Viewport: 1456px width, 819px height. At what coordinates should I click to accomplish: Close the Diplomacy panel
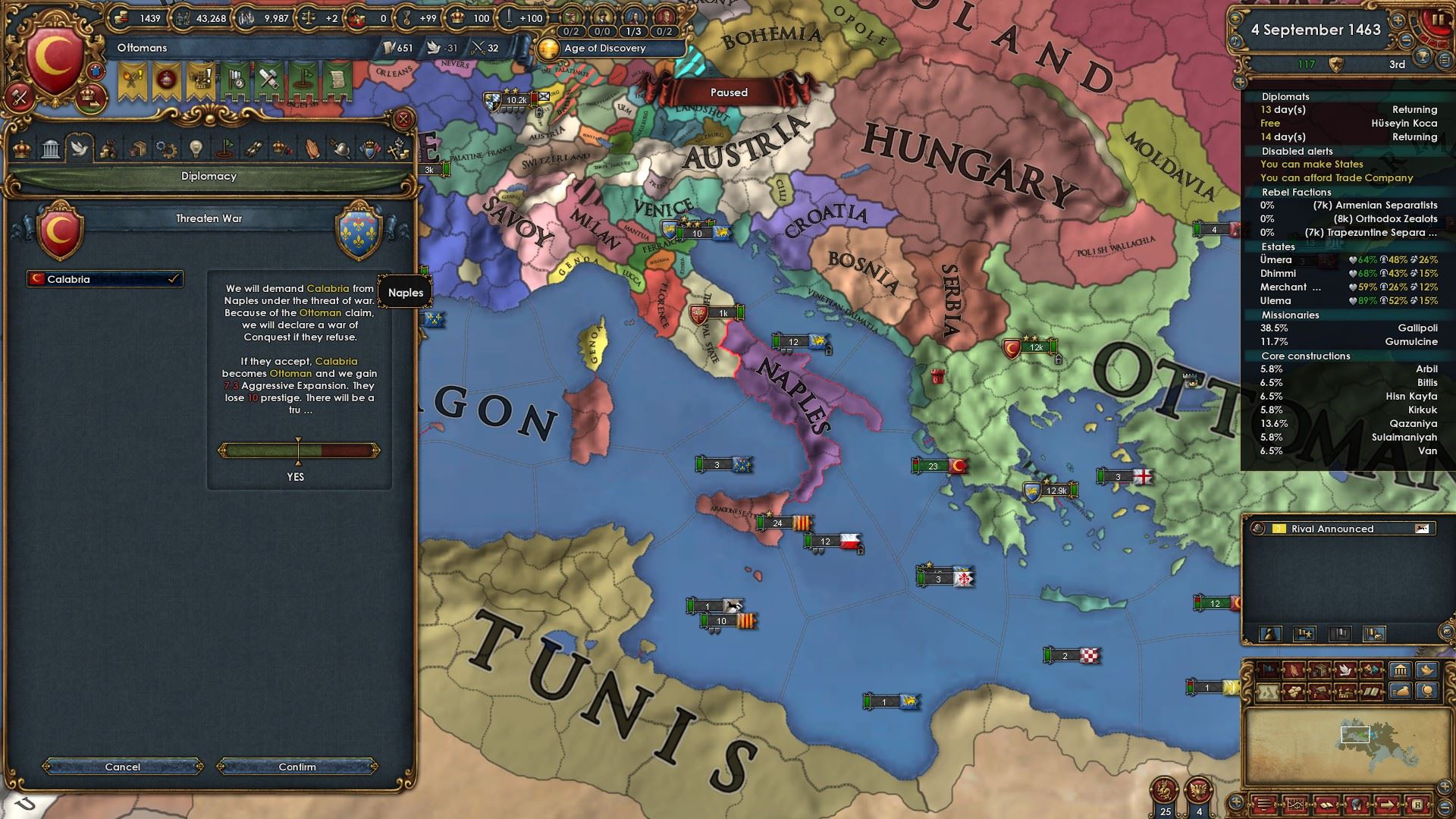403,119
